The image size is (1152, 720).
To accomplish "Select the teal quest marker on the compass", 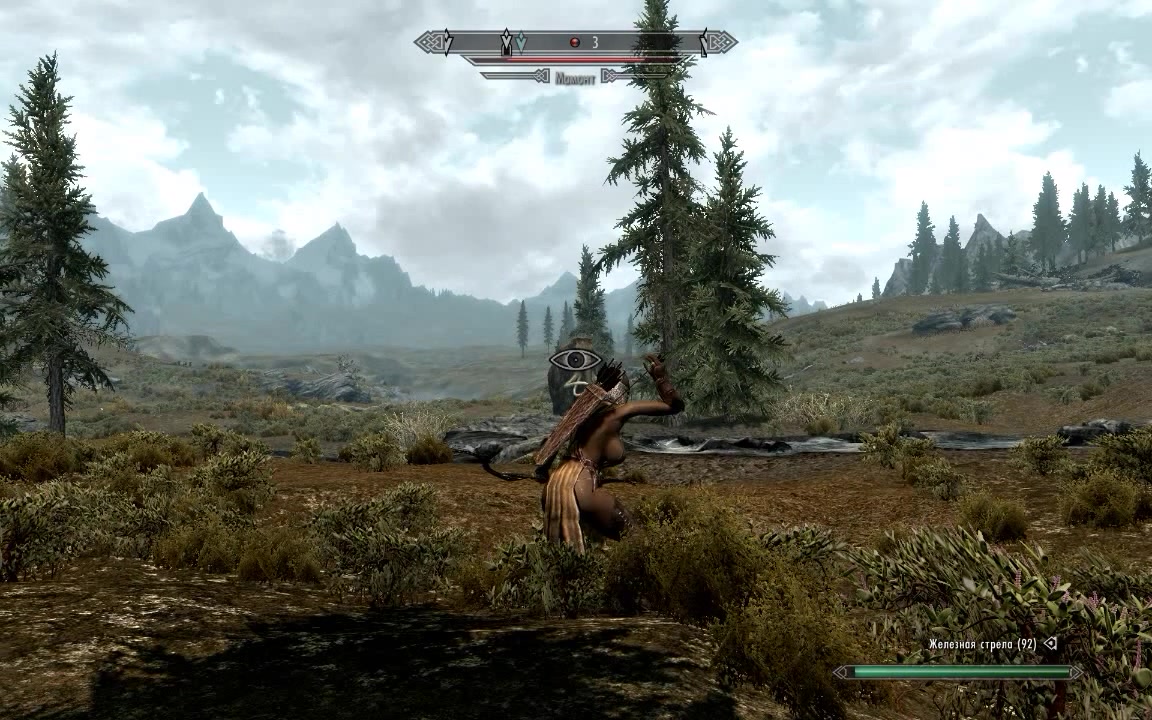I will tap(521, 42).
